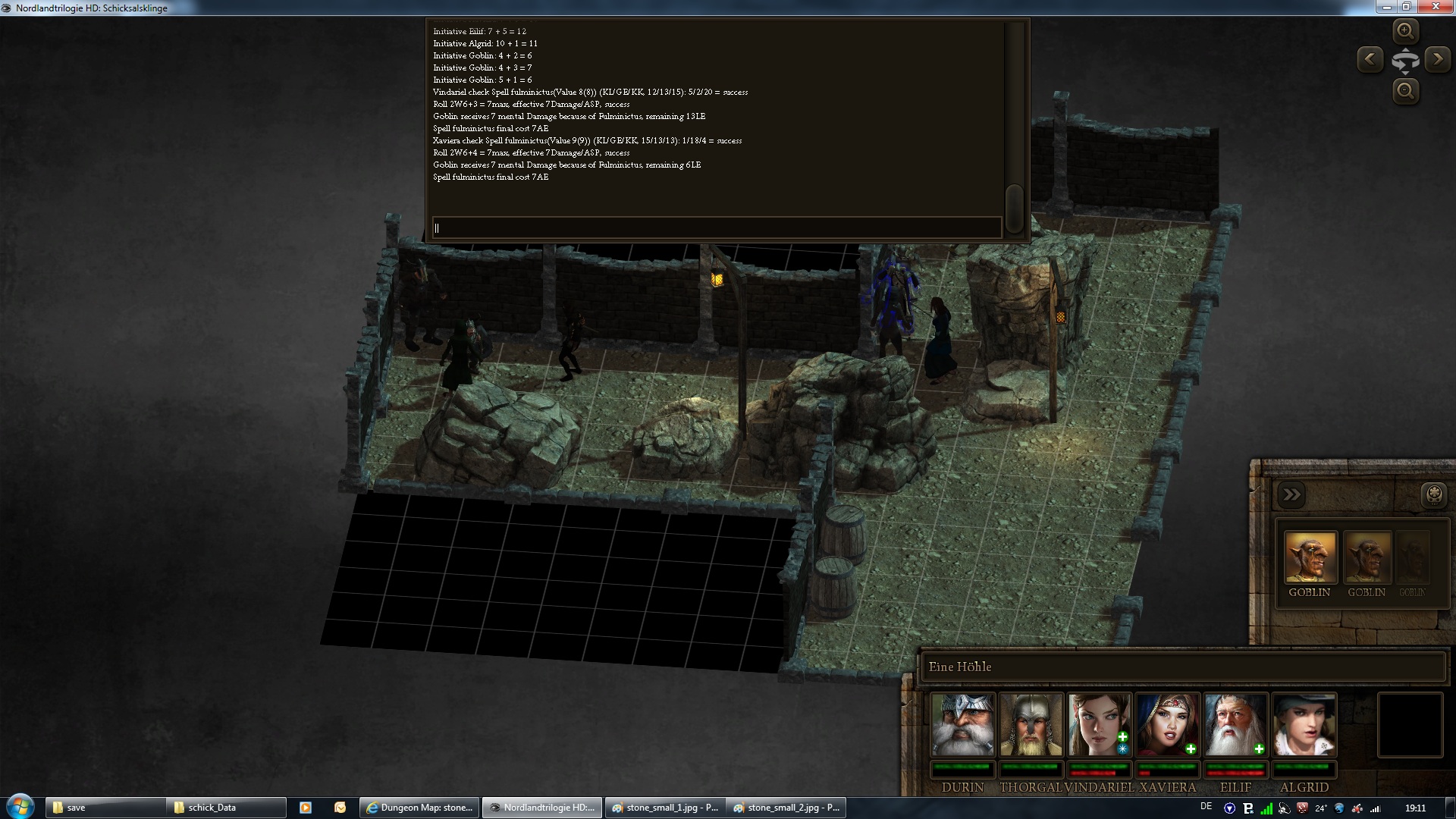
Task: Type in the console input field
Action: point(717,227)
